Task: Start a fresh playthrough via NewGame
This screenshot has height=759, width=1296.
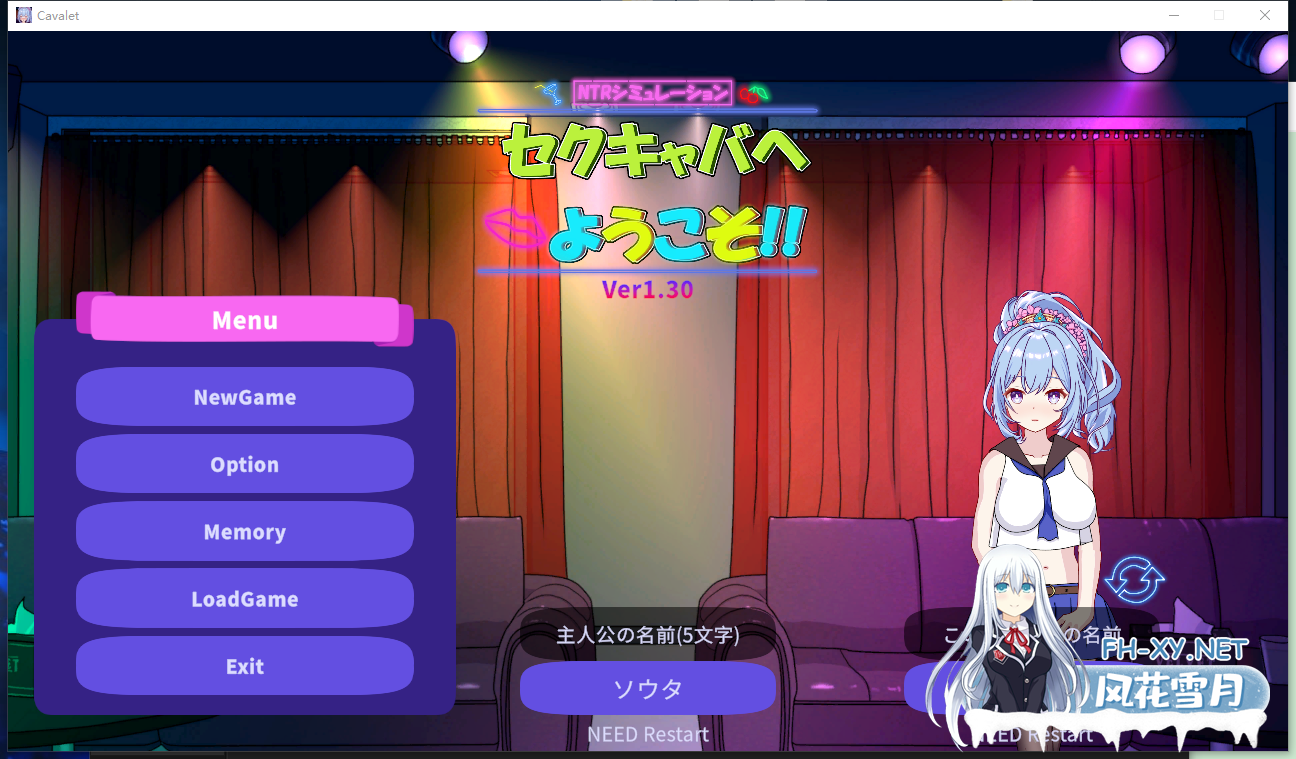Action: click(x=244, y=397)
